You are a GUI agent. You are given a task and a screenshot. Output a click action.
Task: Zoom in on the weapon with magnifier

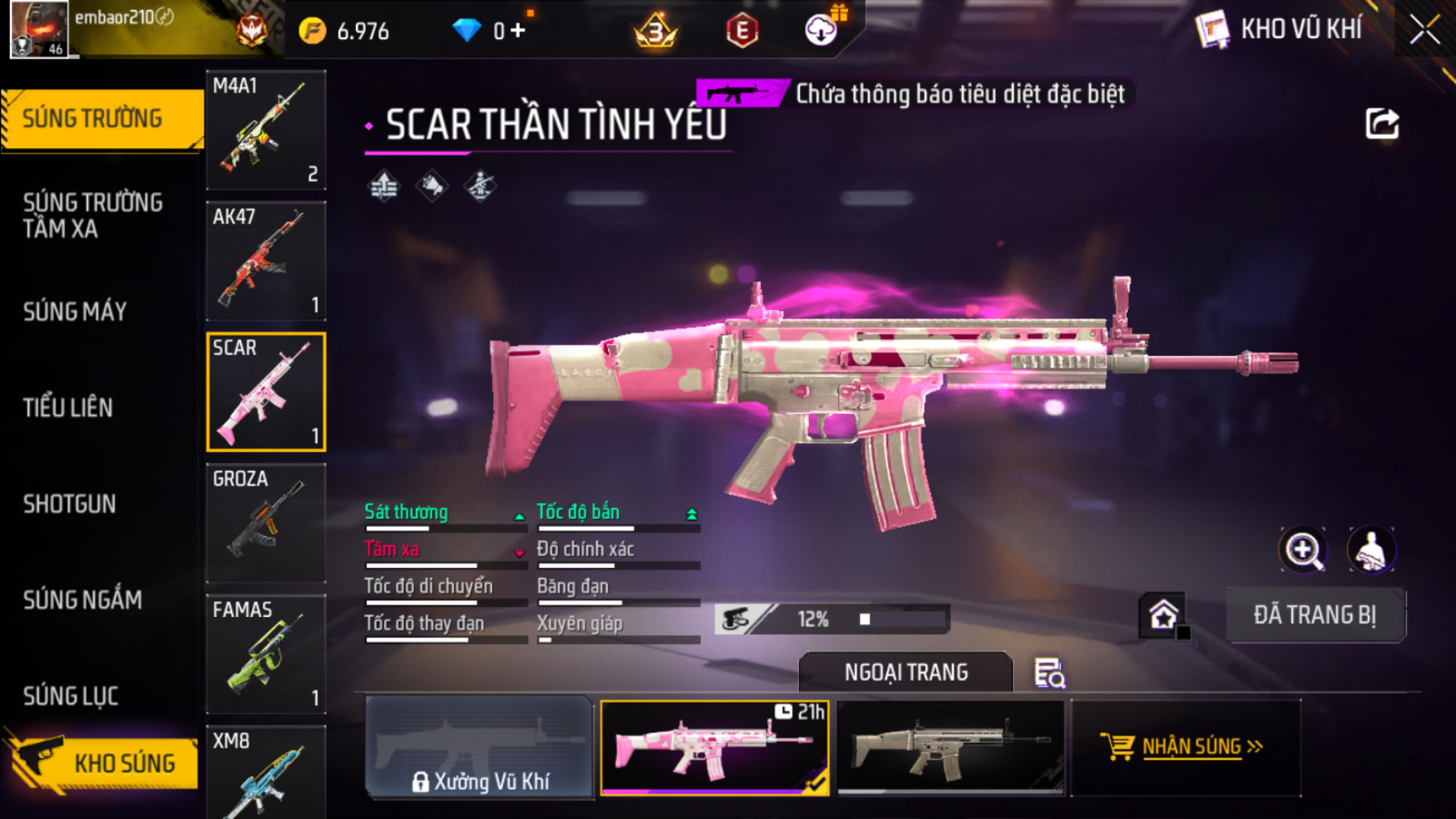[x=1303, y=550]
